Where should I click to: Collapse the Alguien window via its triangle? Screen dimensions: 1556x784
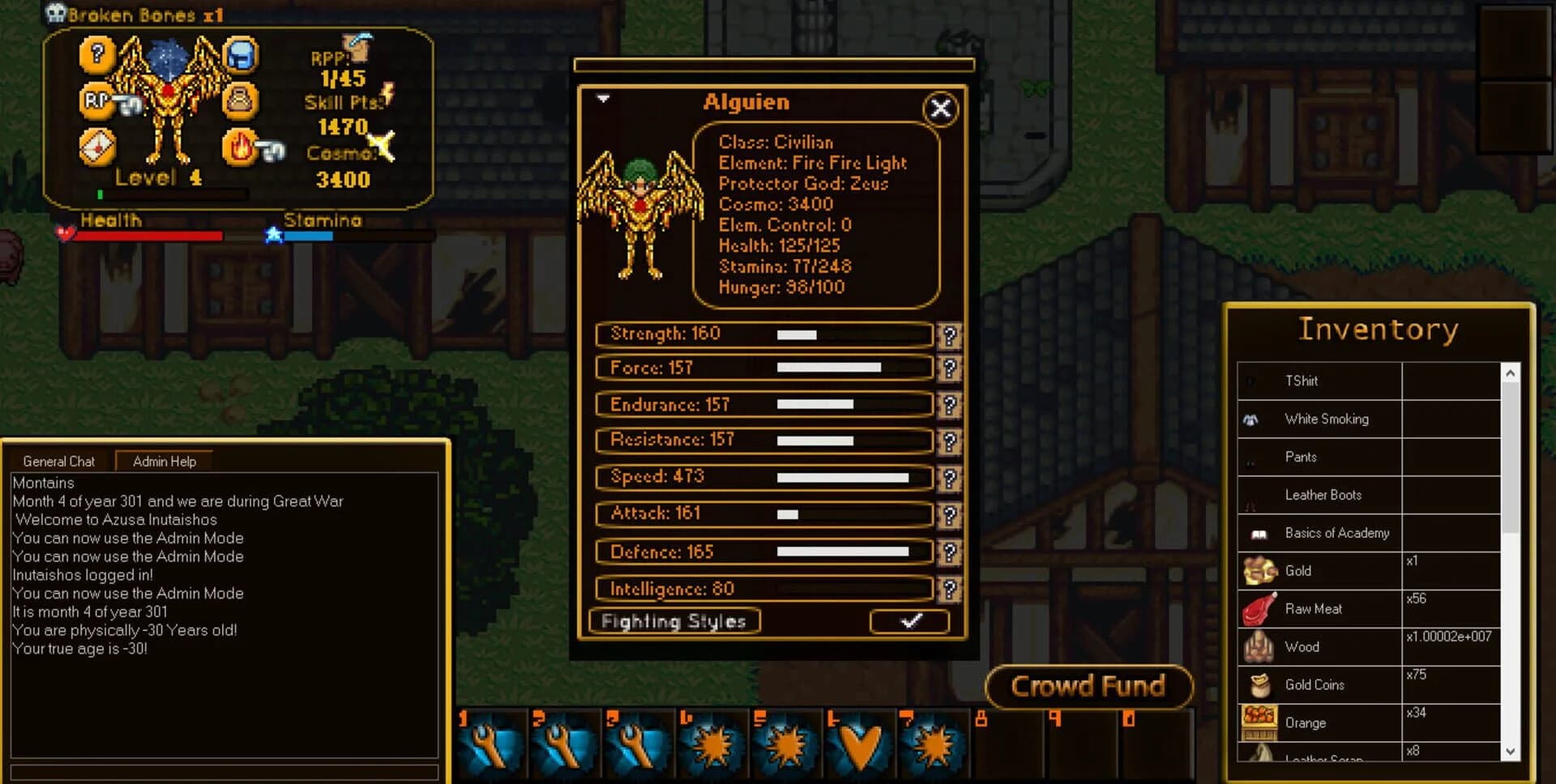pyautogui.click(x=602, y=97)
